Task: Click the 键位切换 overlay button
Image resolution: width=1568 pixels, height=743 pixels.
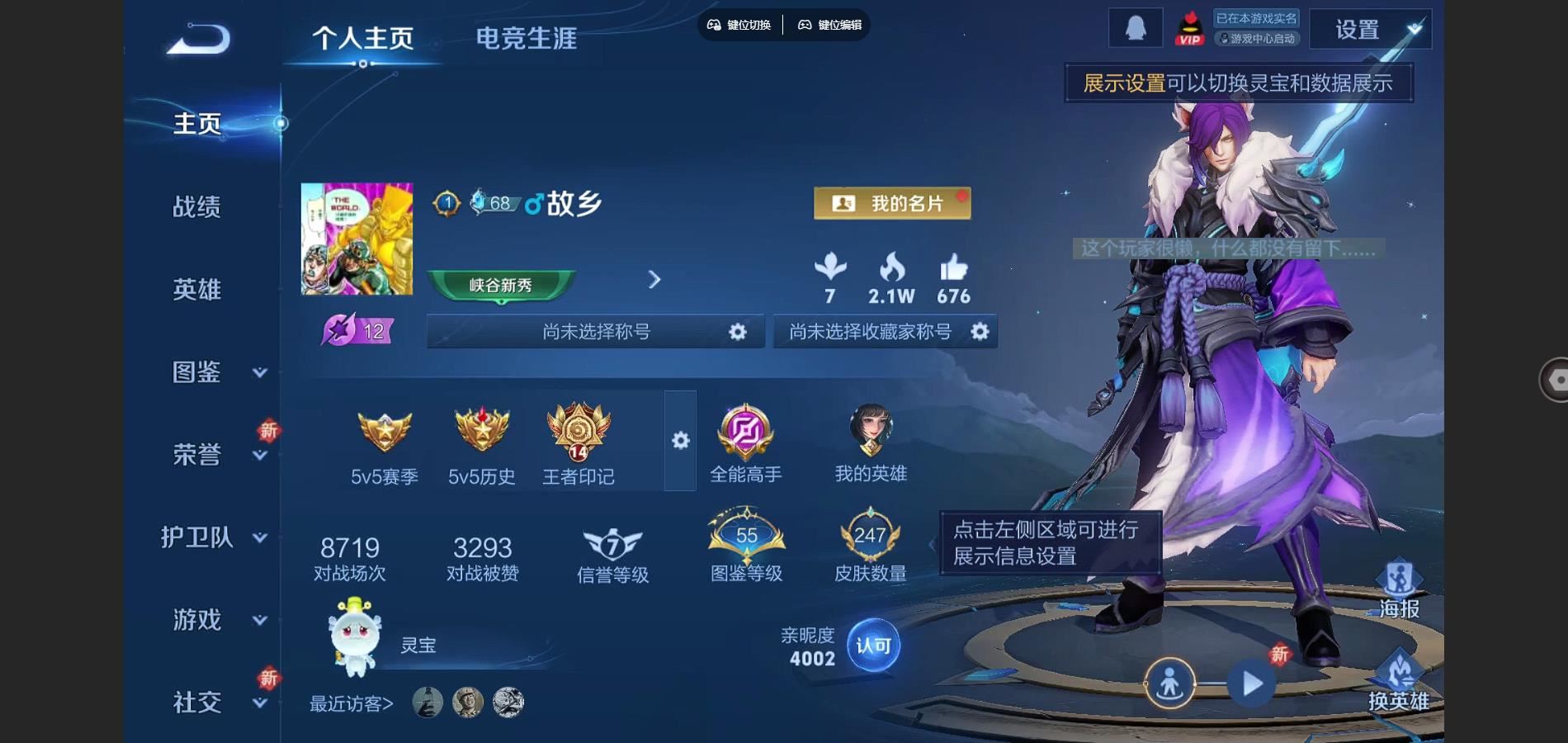Action: 739,25
